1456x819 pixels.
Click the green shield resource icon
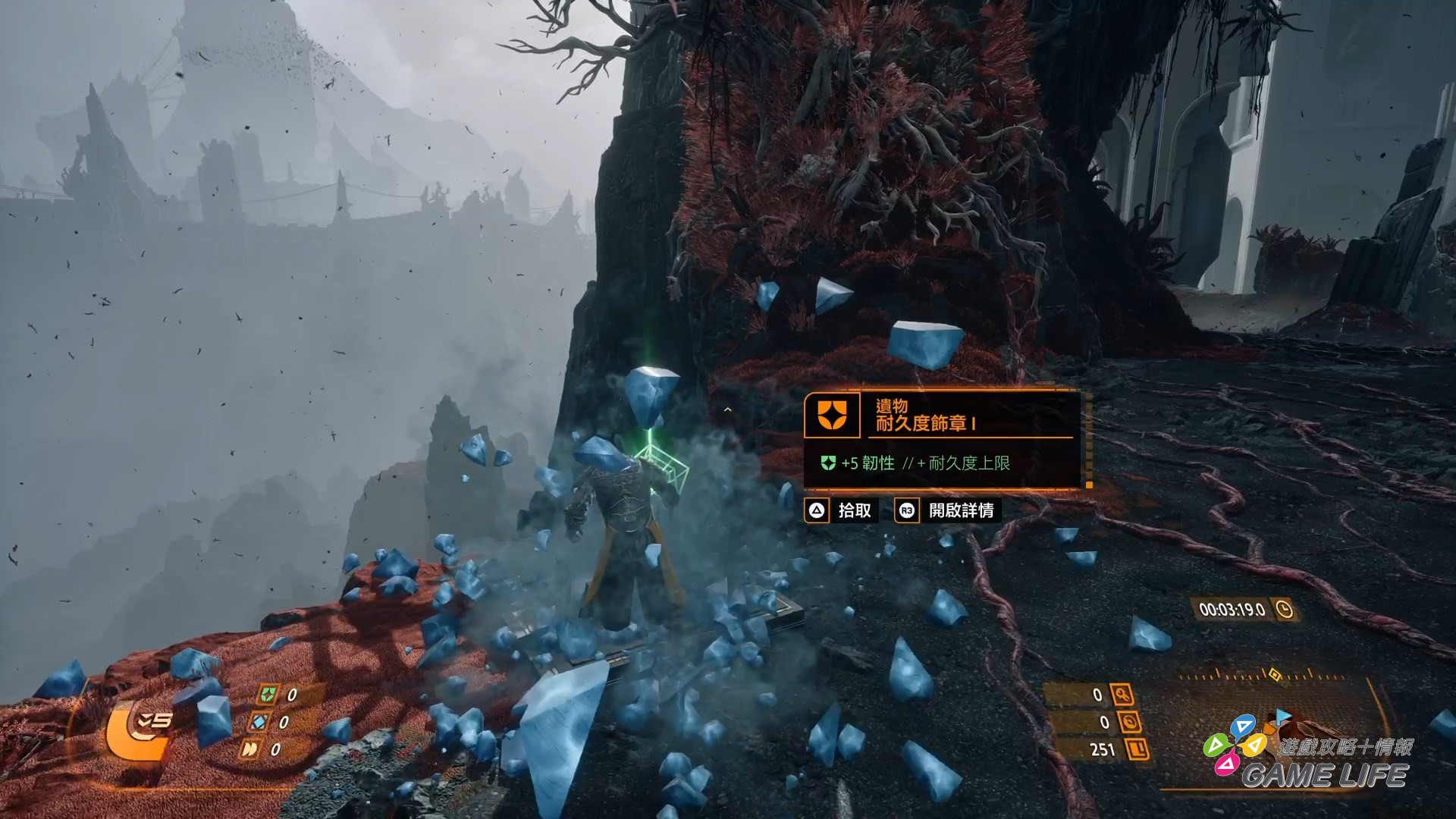tap(267, 695)
